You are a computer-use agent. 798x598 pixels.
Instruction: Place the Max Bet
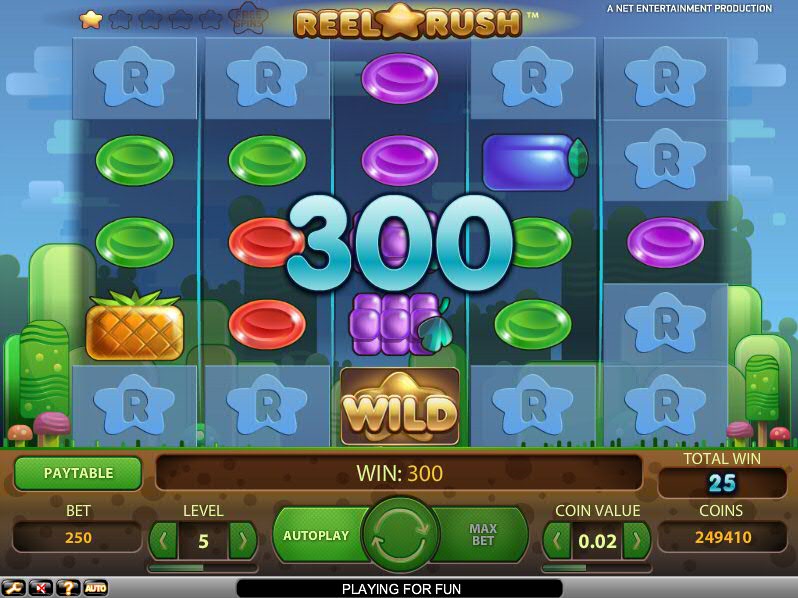click(484, 535)
